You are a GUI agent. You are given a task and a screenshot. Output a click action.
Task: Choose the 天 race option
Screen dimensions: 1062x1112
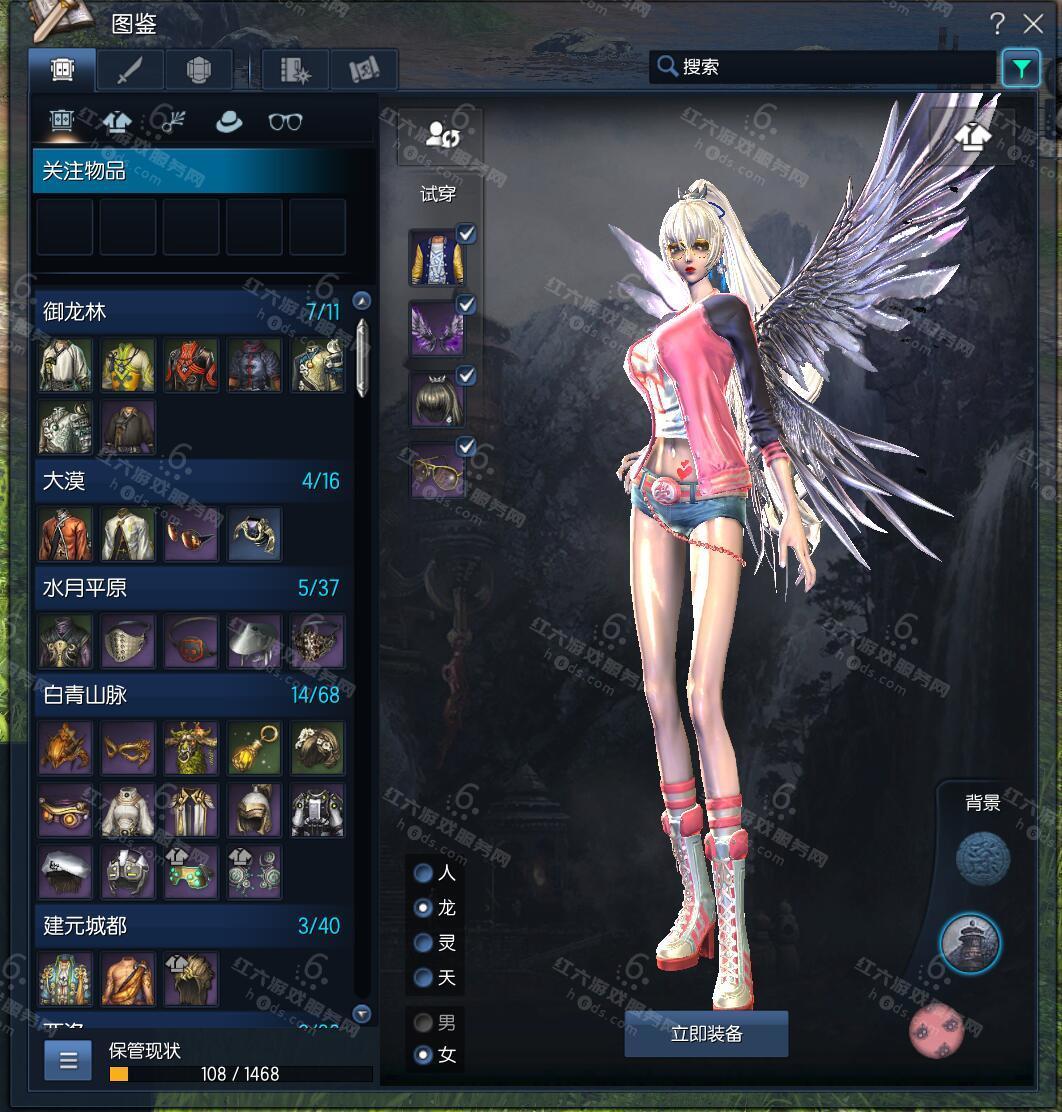[424, 977]
